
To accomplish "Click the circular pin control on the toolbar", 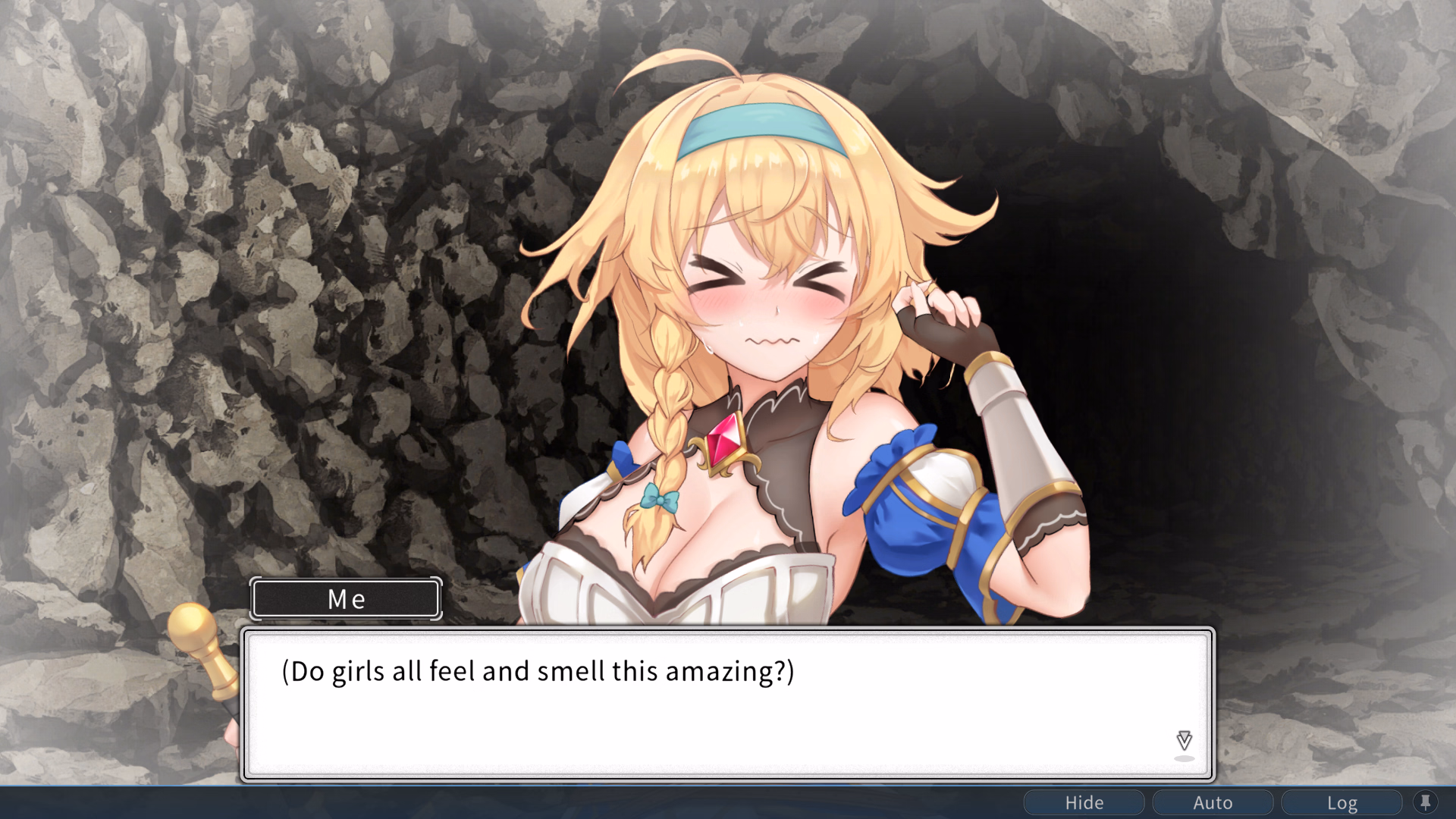I will point(1427,802).
